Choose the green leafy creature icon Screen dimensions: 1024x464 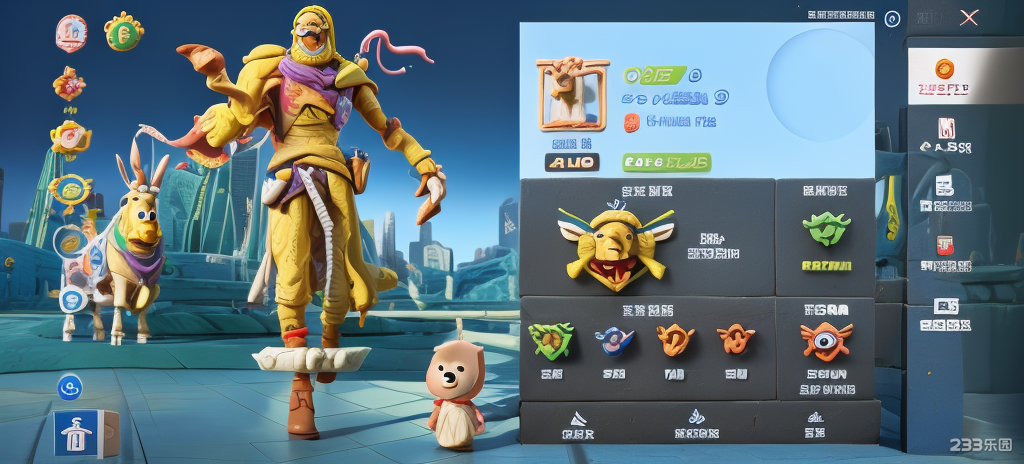[826, 229]
